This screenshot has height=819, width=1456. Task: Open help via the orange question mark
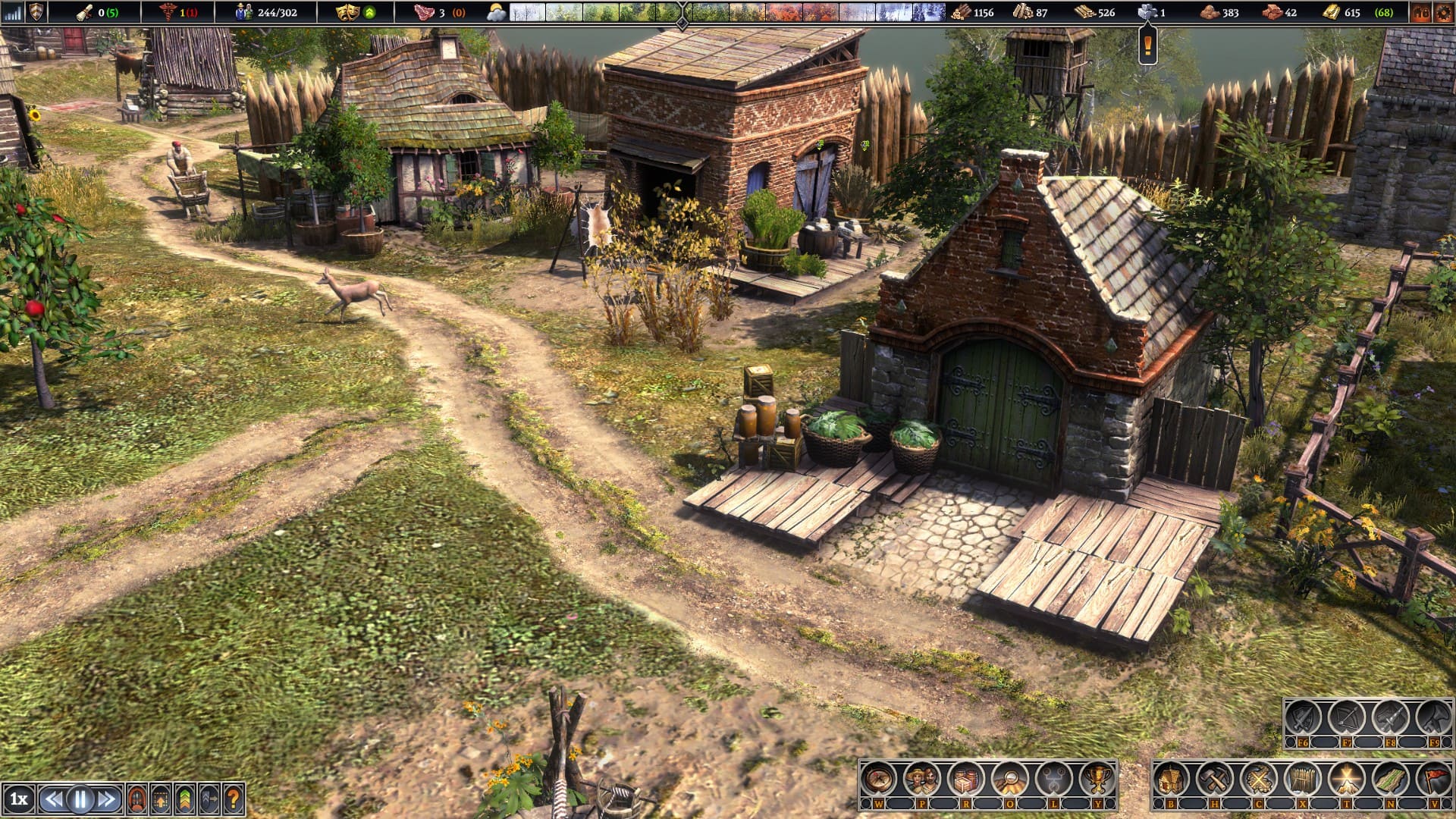point(233,799)
